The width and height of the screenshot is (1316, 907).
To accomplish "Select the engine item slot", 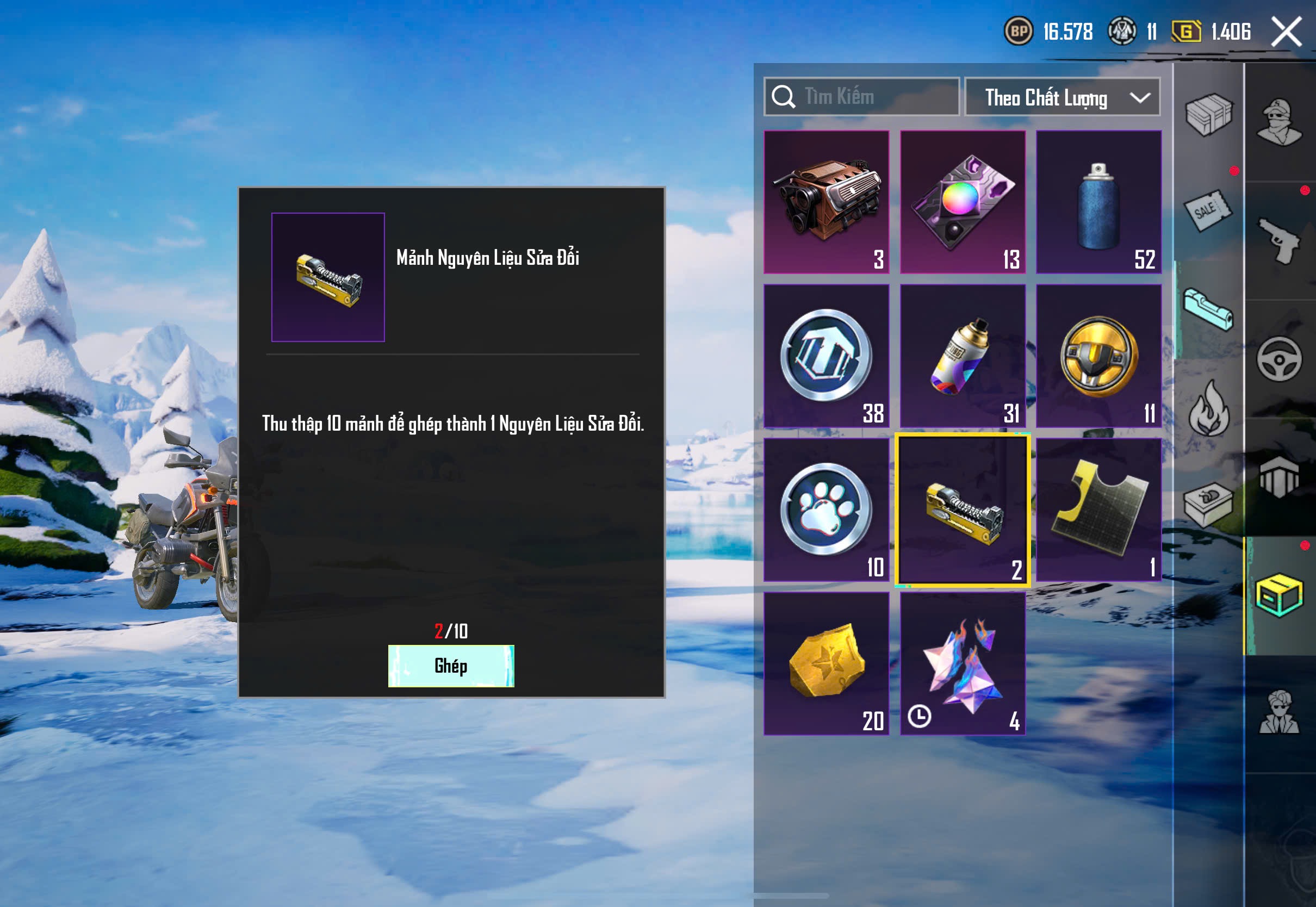I will tap(826, 202).
